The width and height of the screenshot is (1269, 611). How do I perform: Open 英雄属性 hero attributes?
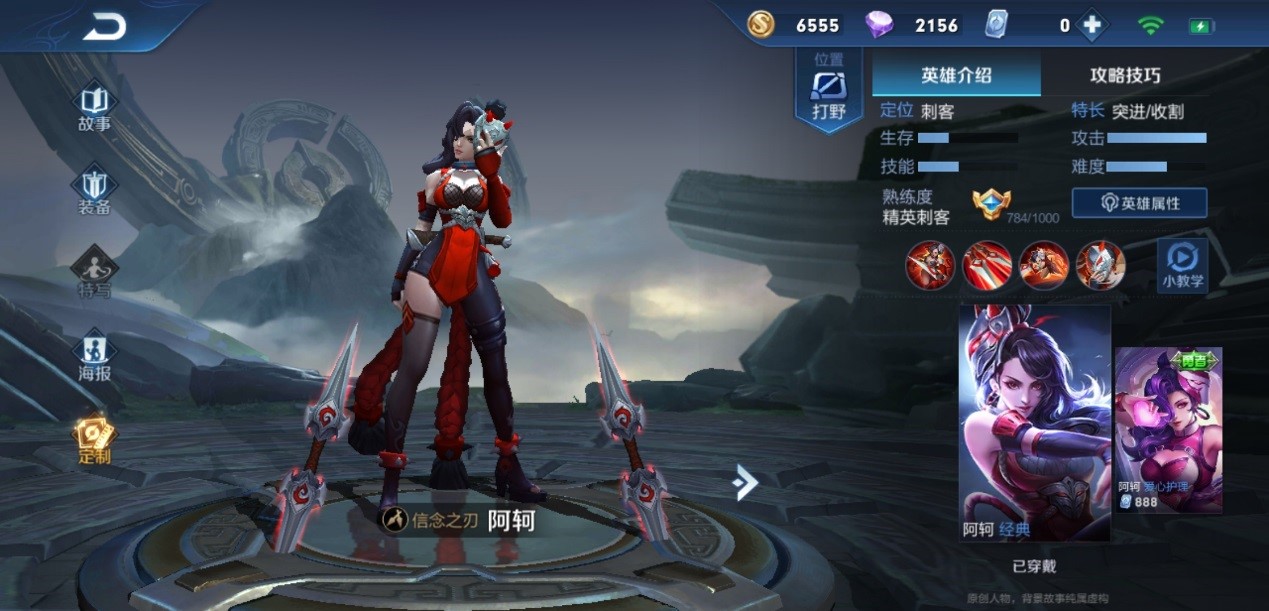click(x=1139, y=203)
